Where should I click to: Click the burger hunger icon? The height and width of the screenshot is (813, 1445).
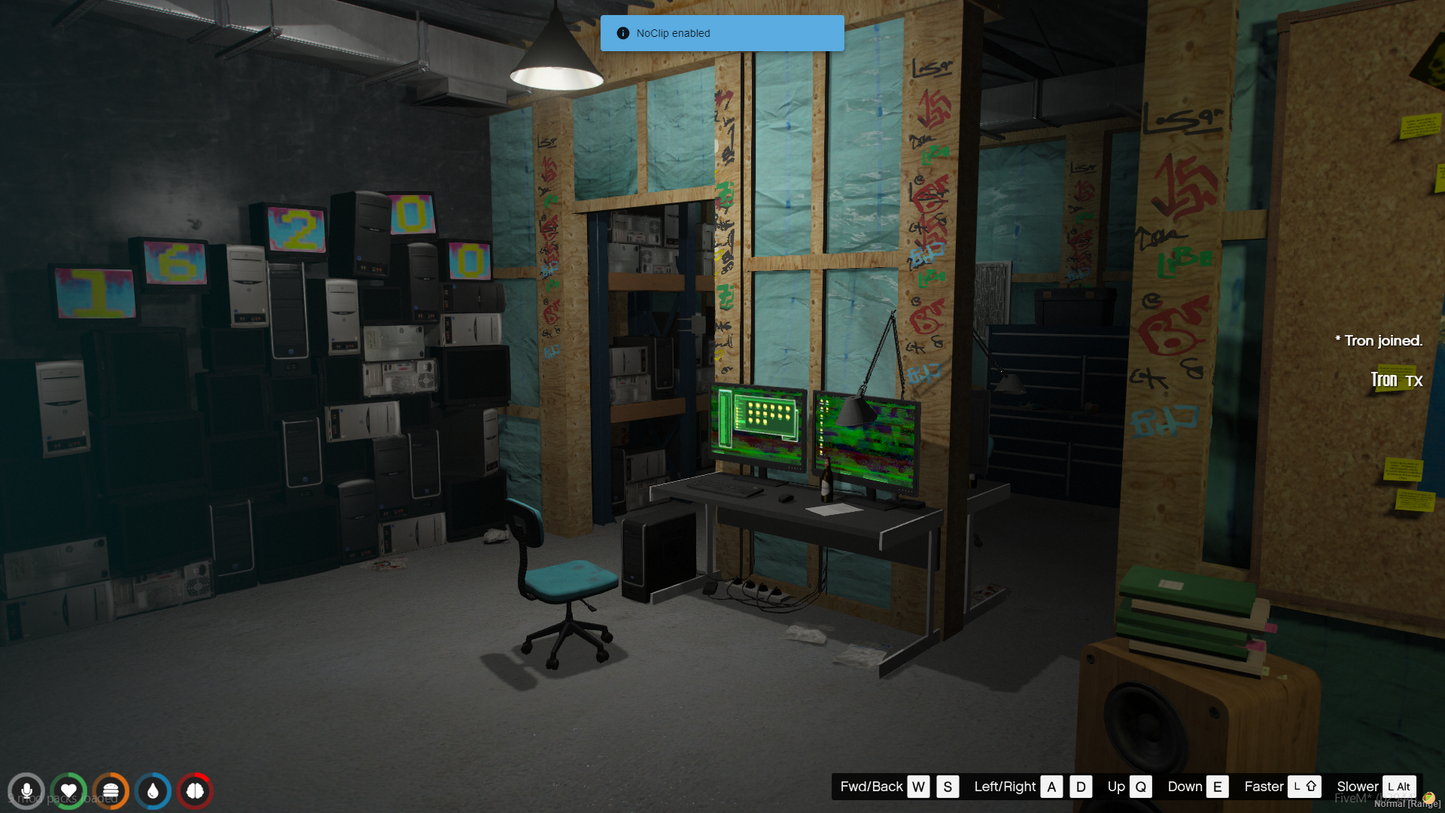click(111, 791)
